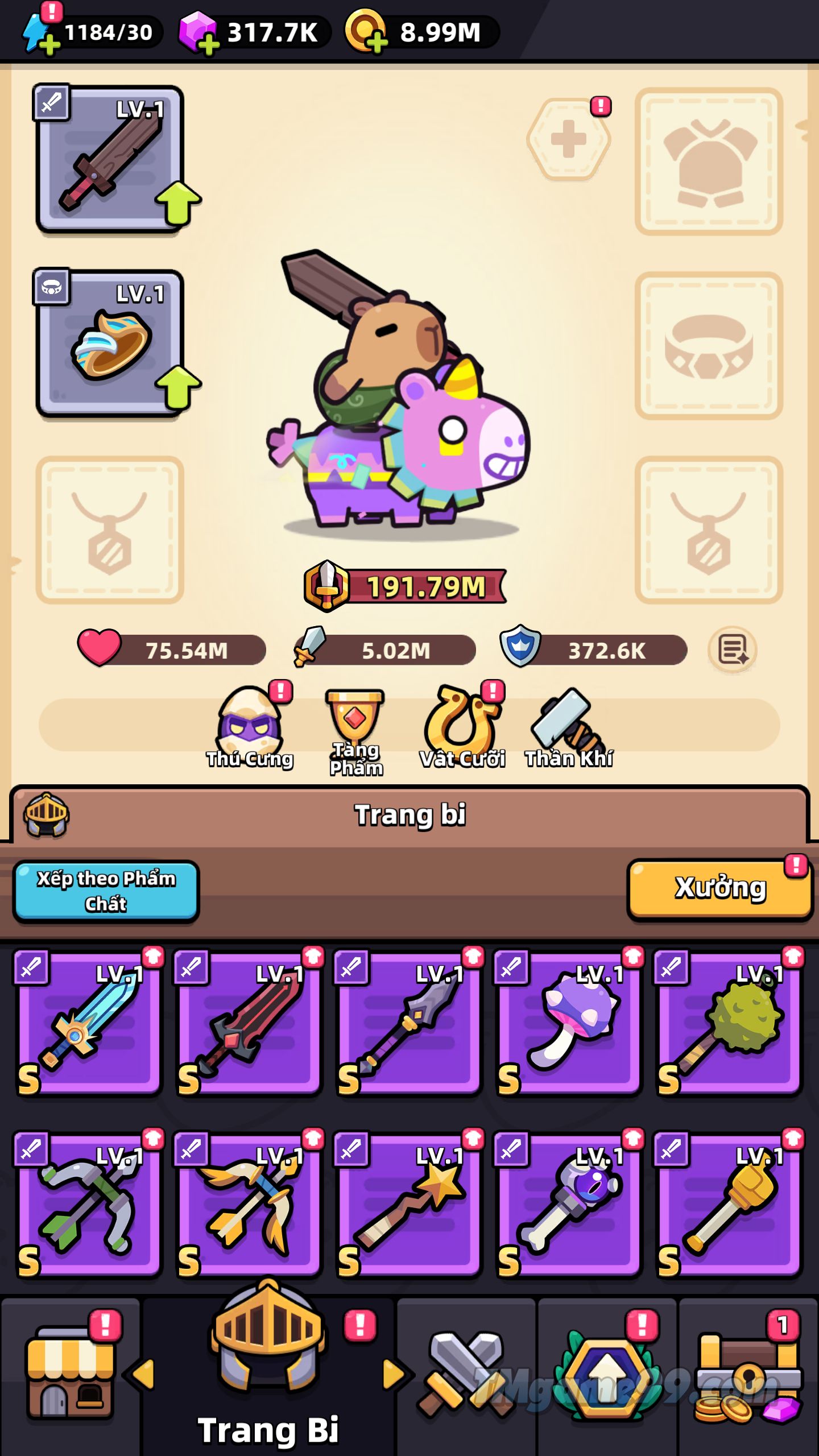Sort items via Xếp theo Phẩm Chất
This screenshot has width=819, height=1456.
[x=106, y=891]
